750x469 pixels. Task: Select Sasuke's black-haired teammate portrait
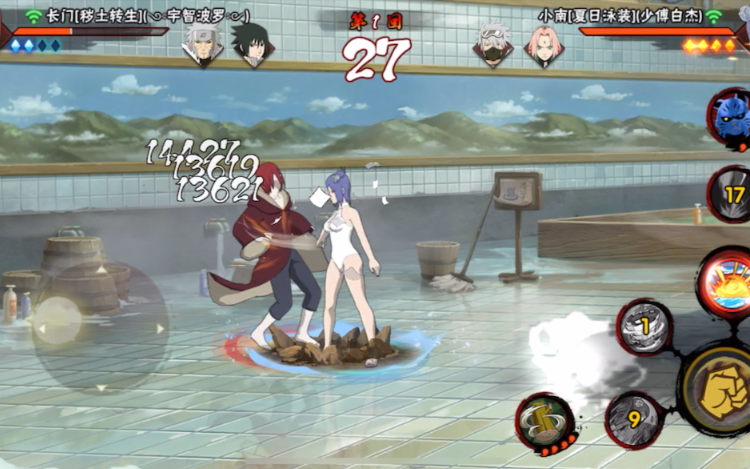pyautogui.click(x=250, y=45)
